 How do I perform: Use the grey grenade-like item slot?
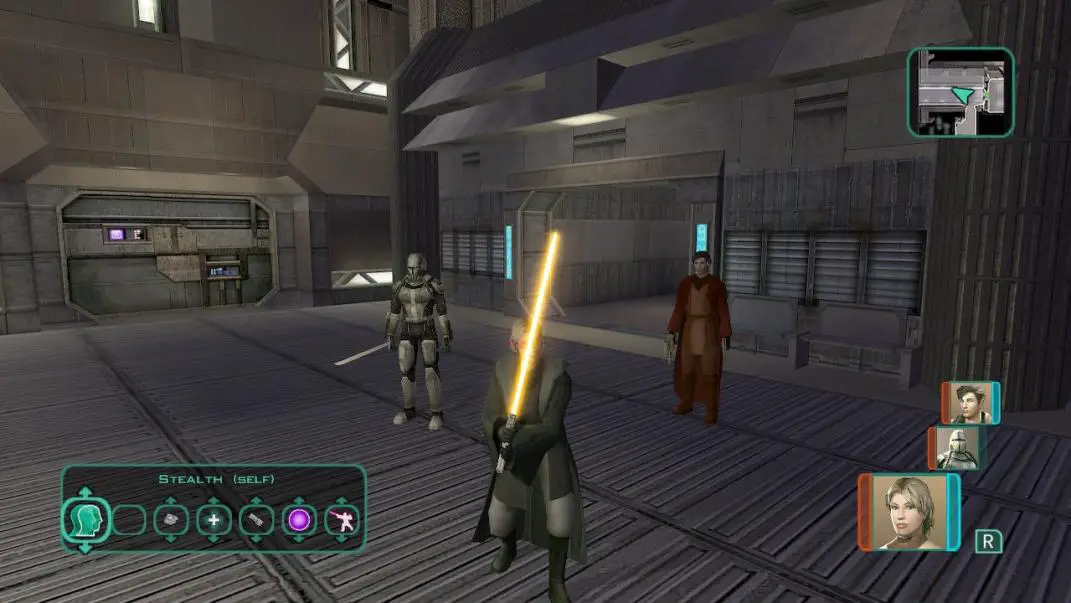click(x=171, y=519)
